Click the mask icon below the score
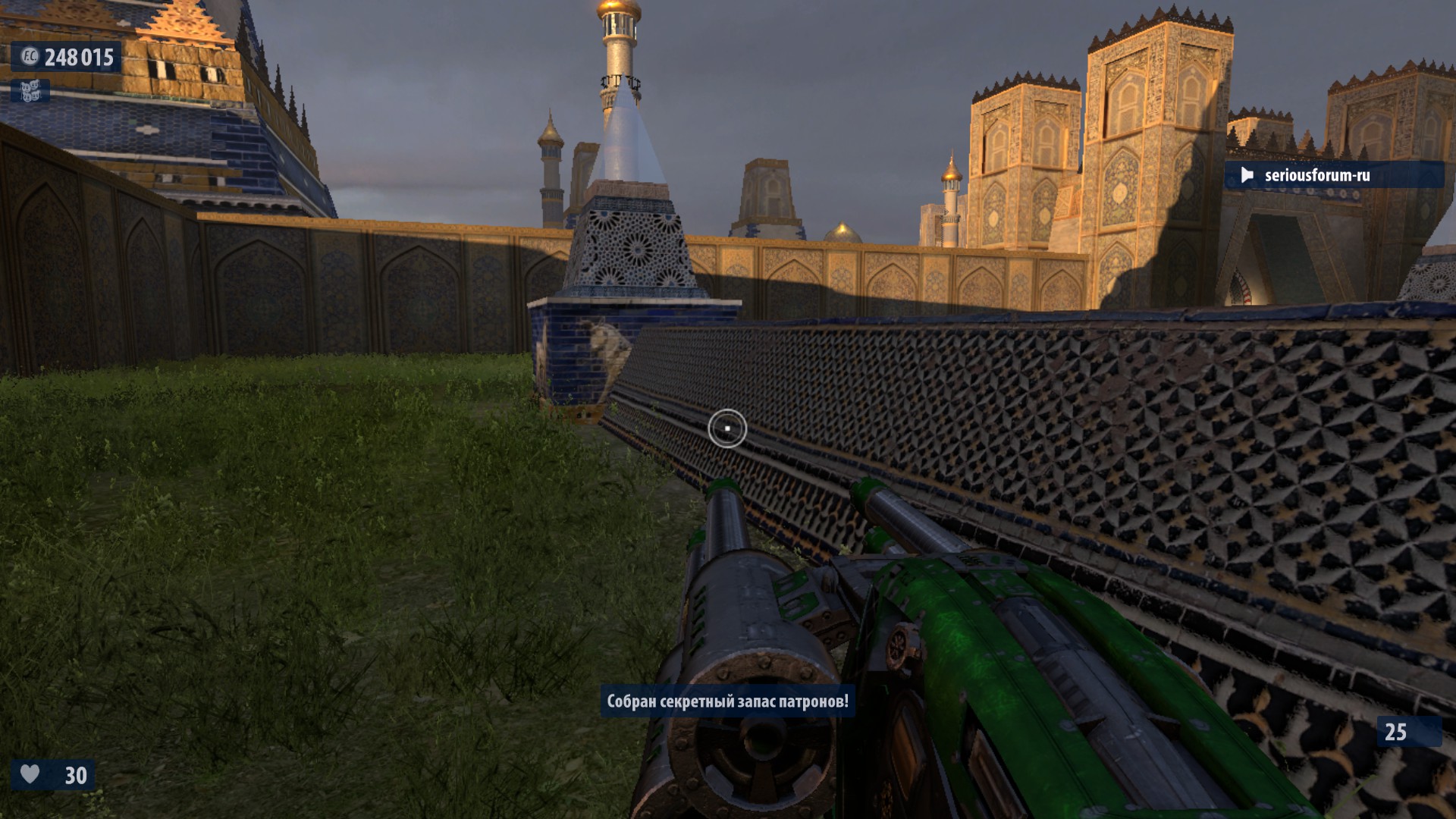1456x819 pixels. (30, 92)
